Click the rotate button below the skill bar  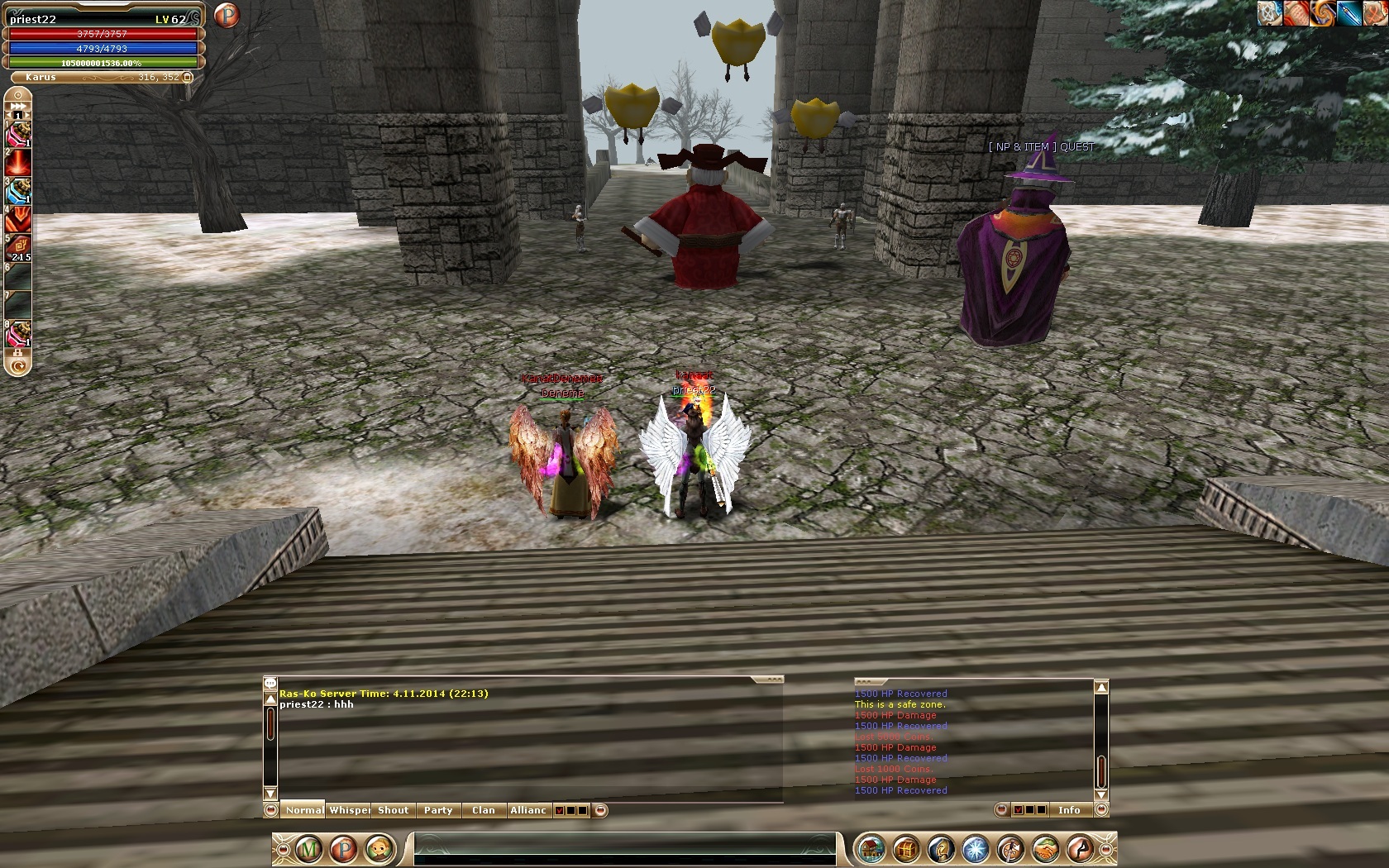tap(18, 365)
